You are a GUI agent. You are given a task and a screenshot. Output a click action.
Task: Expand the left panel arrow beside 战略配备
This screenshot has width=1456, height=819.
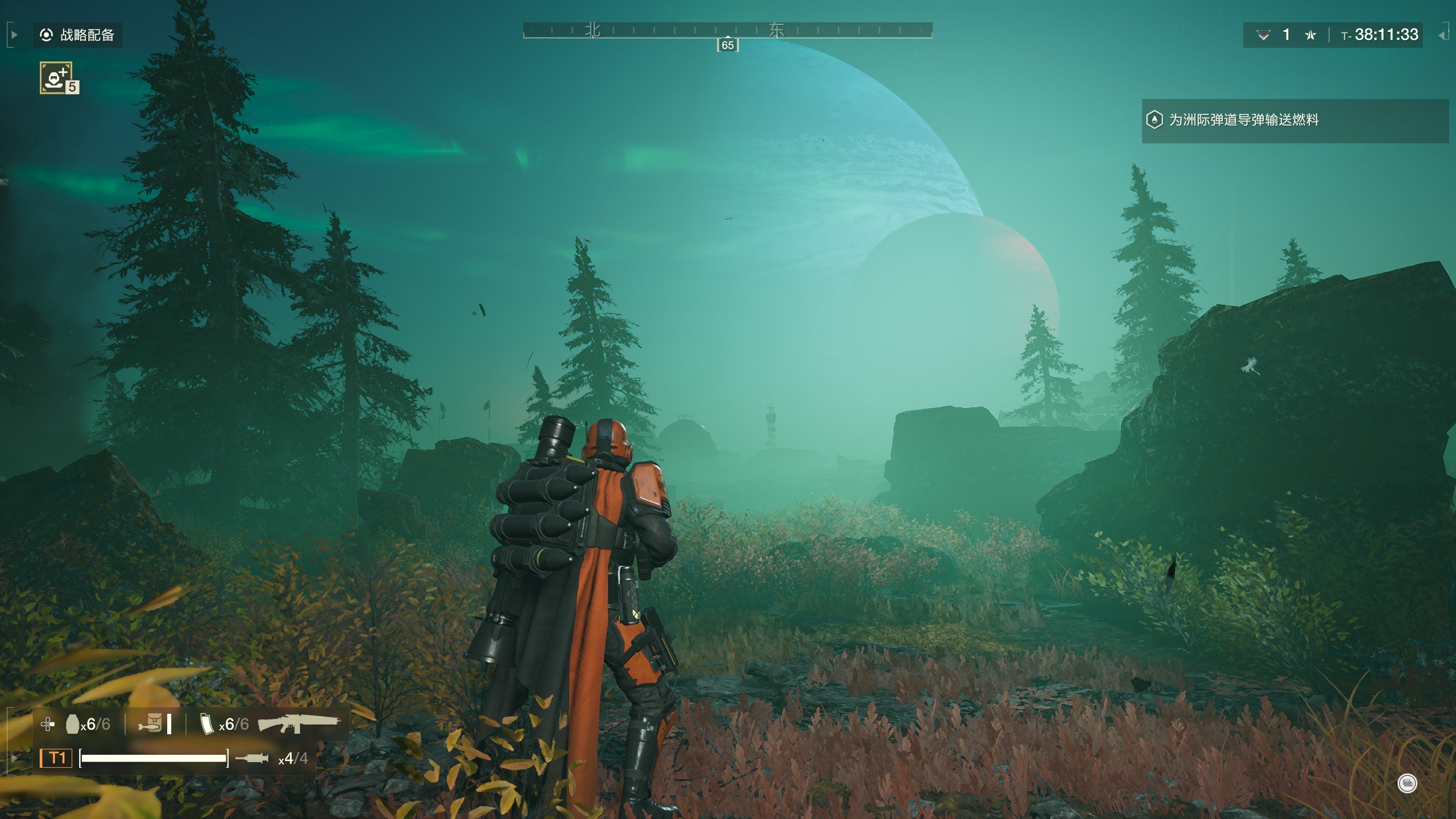[x=14, y=35]
